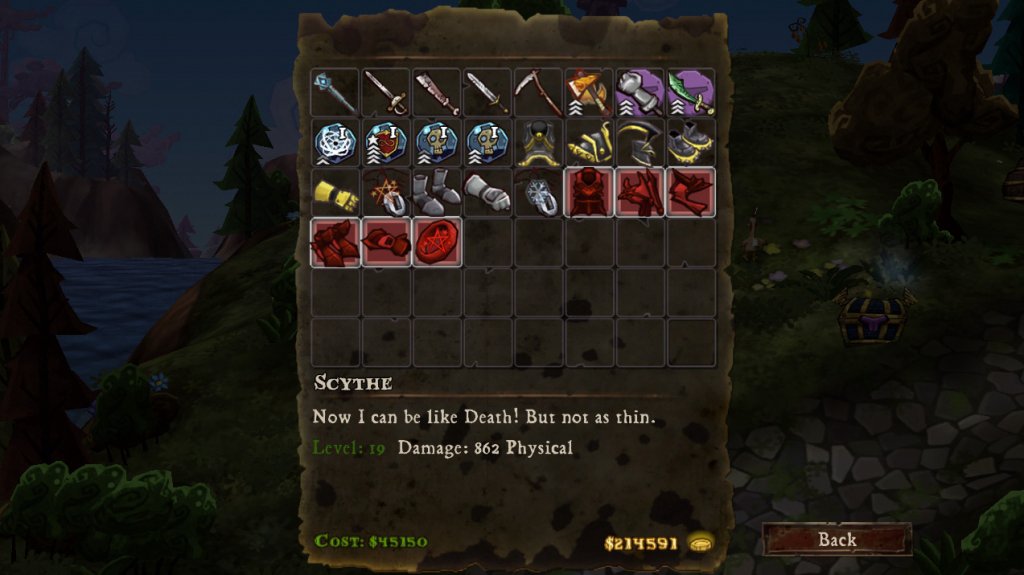Select the red boots item
The image size is (1024, 575).
click(335, 243)
